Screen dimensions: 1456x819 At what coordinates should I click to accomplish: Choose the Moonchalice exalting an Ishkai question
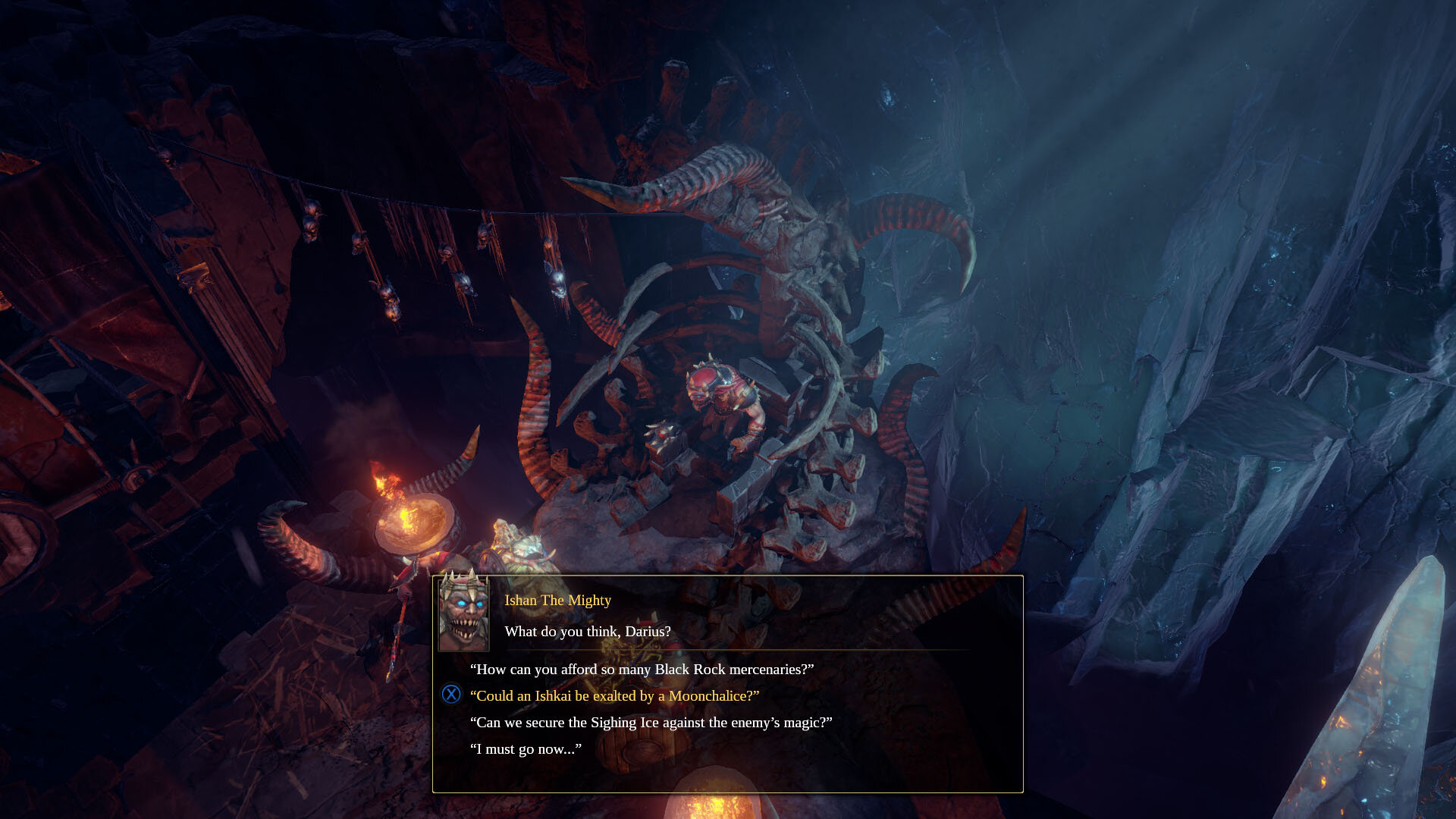pyautogui.click(x=614, y=695)
